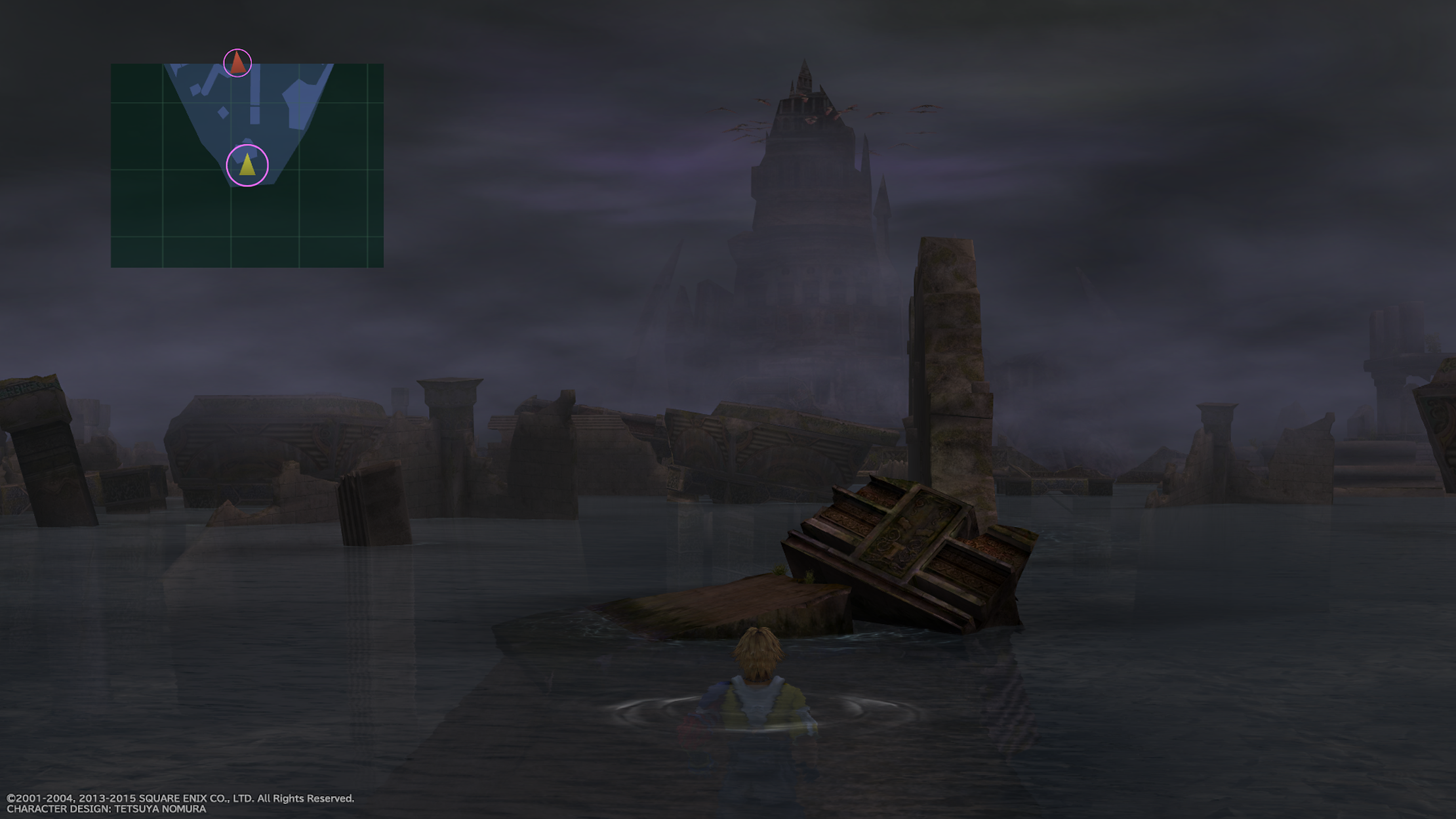The width and height of the screenshot is (1456, 819).
Task: Toggle the pink circle around yellow marker
Action: [248, 165]
